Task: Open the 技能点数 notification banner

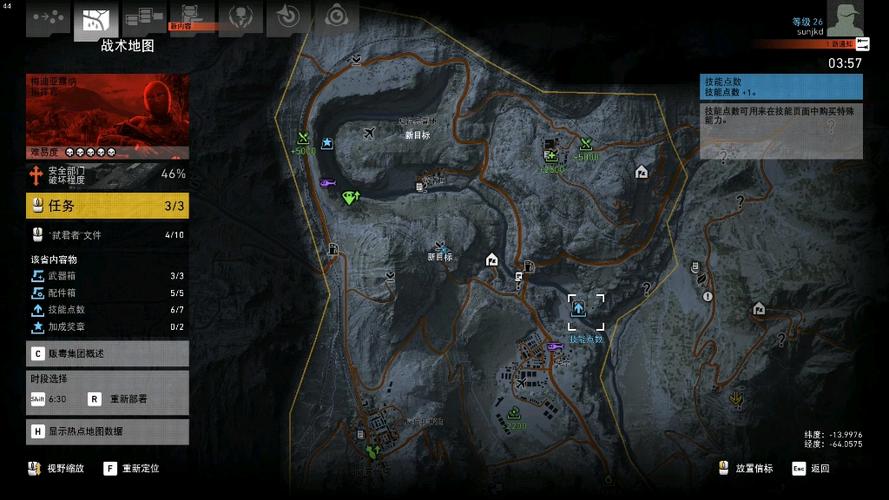Action: pos(780,86)
